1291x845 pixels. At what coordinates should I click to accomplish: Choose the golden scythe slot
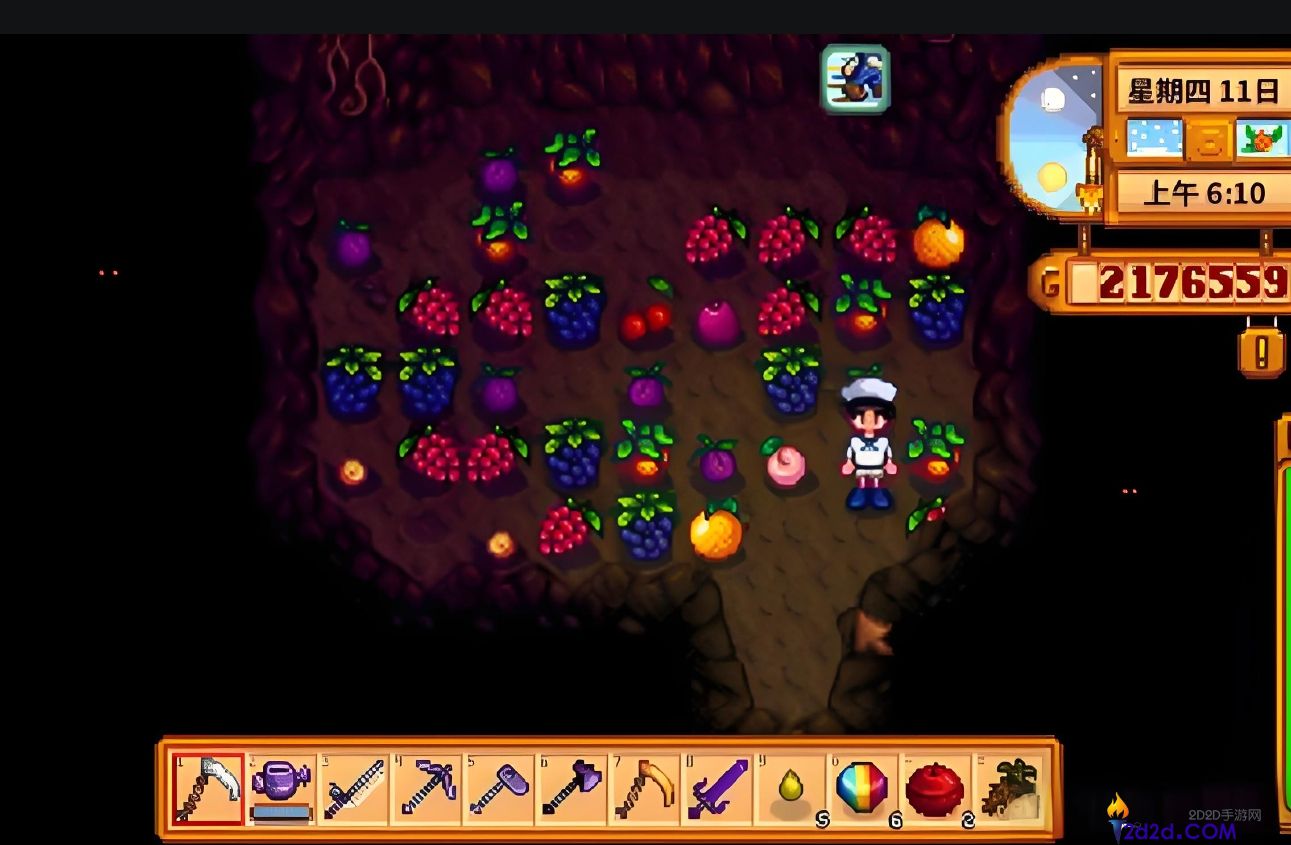(x=644, y=788)
